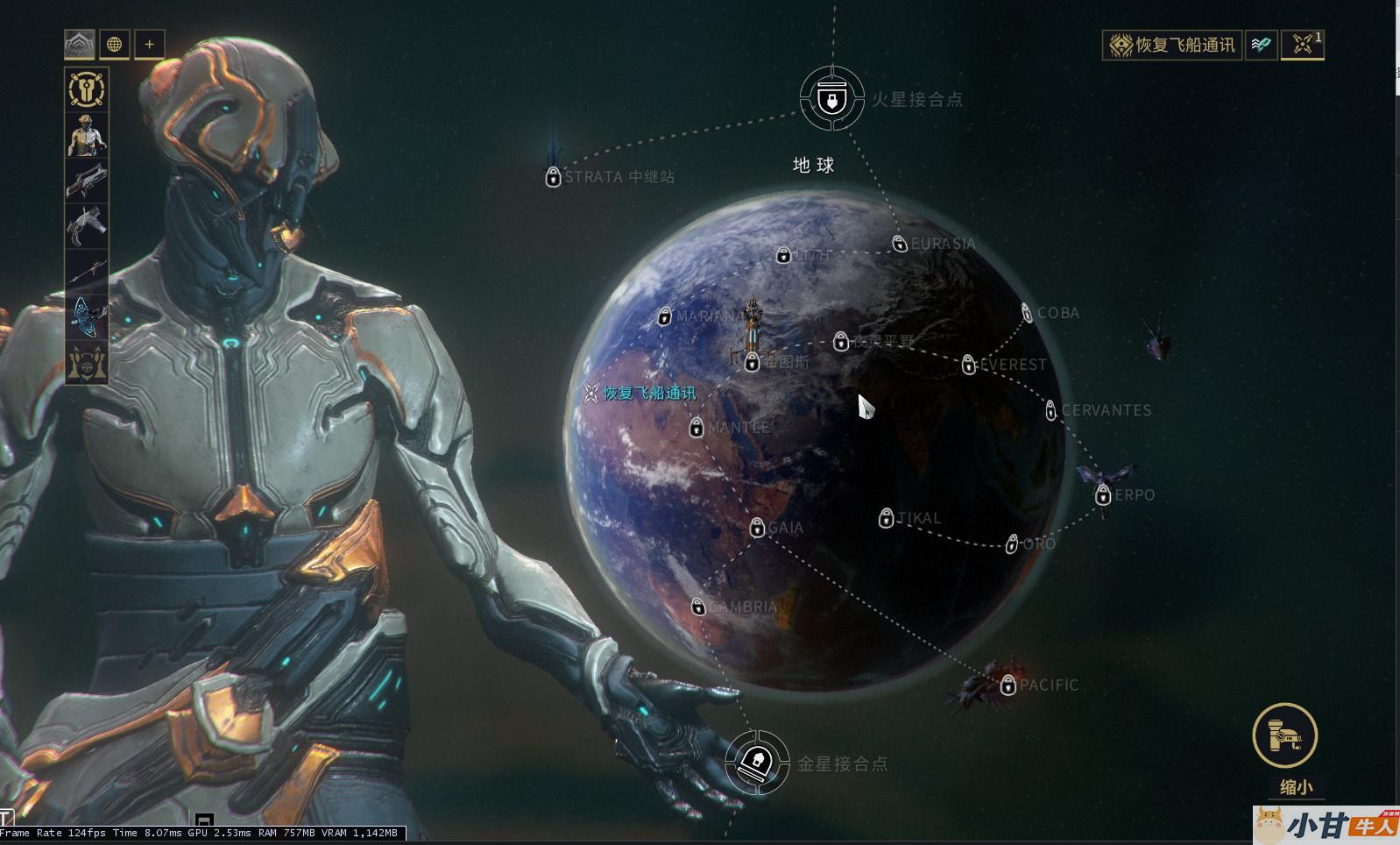Select the 金星接合点 junction node

click(x=756, y=763)
